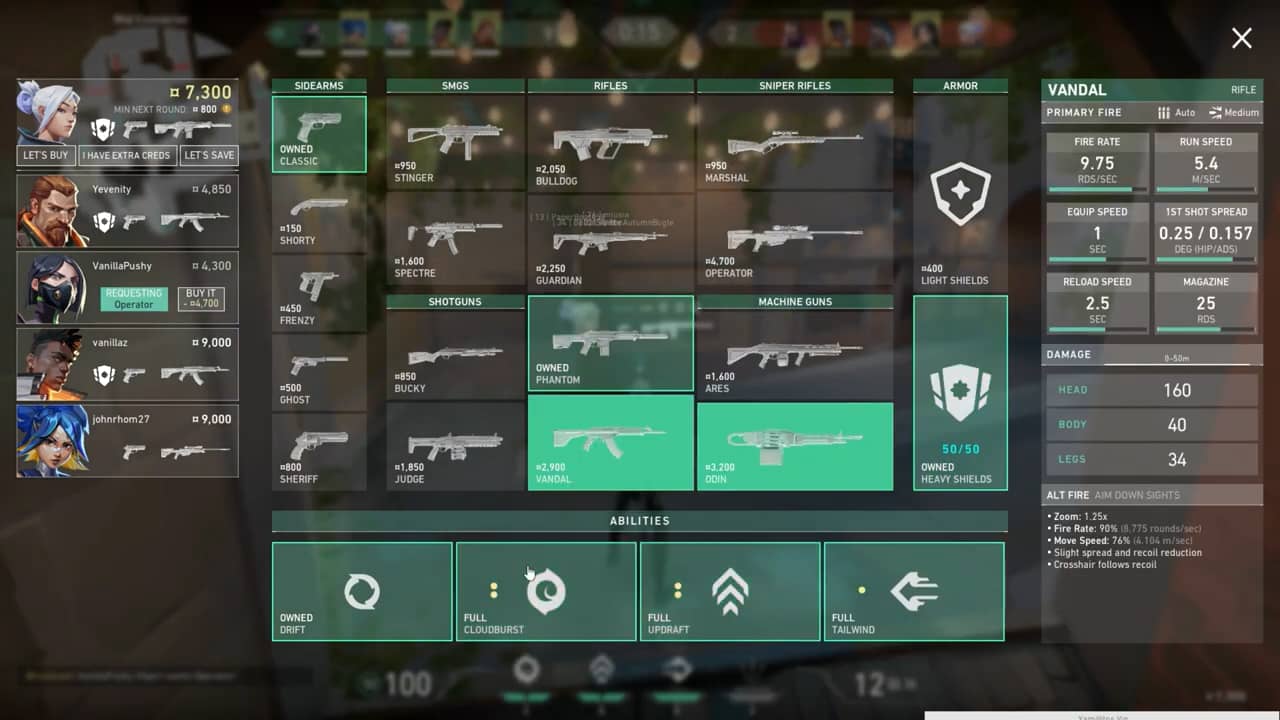Buy the Operator for VanillaPushy

201,299
